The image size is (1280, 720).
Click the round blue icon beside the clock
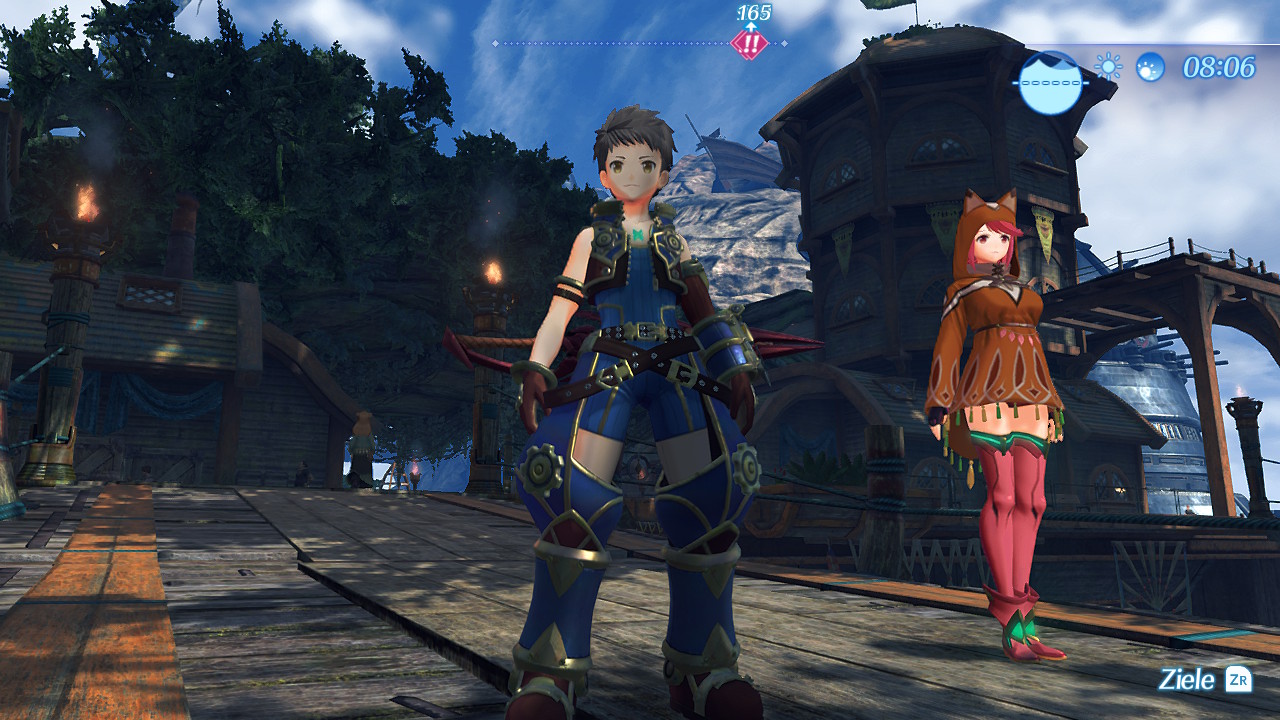coord(1150,67)
